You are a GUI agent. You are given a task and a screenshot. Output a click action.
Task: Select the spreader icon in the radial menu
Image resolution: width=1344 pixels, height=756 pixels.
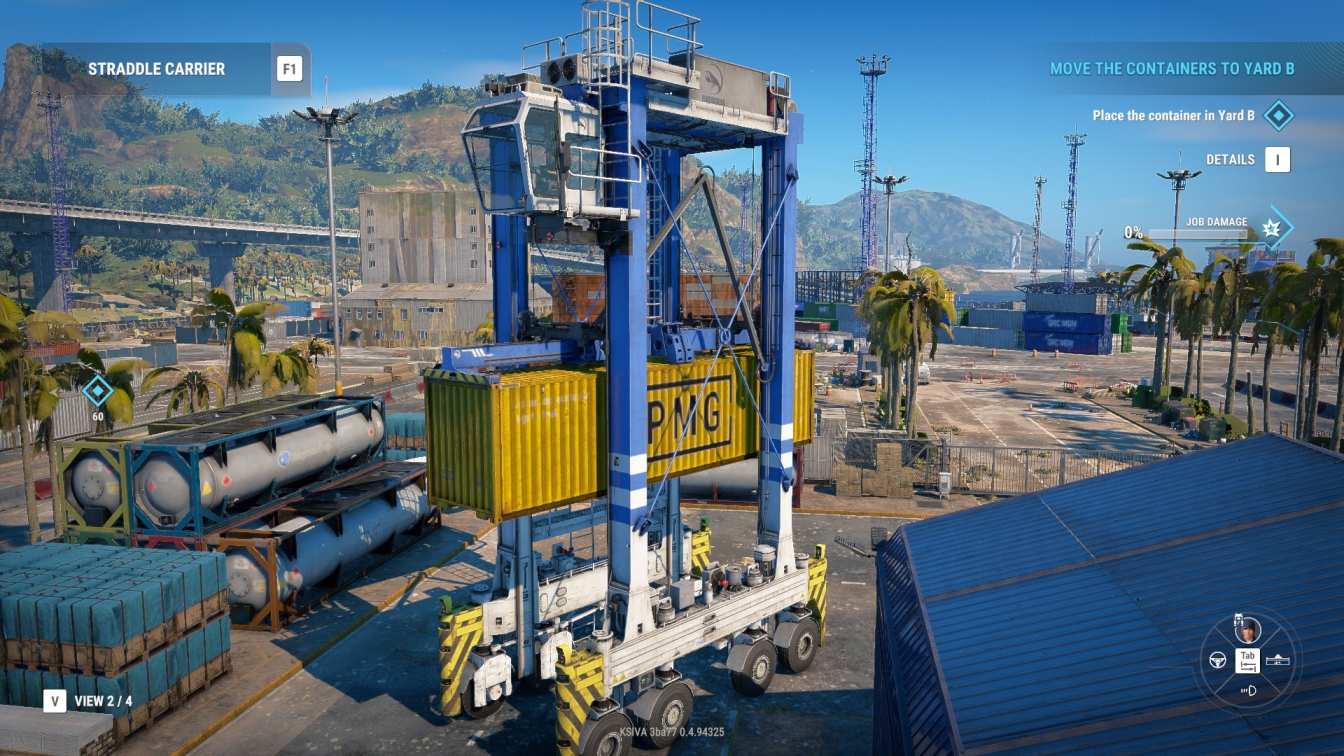1277,660
